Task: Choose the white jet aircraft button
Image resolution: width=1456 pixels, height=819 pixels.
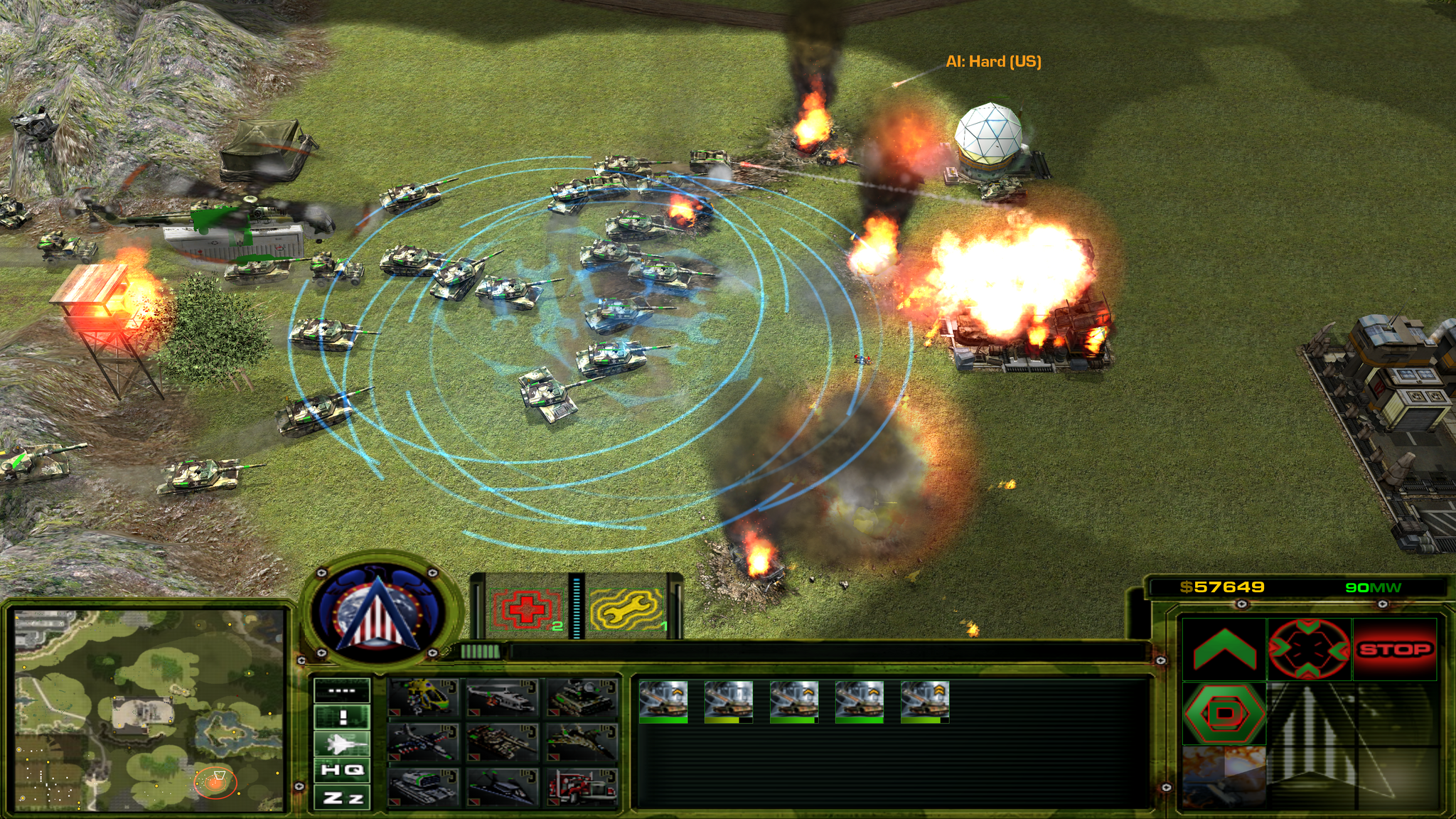Action: (x=342, y=744)
